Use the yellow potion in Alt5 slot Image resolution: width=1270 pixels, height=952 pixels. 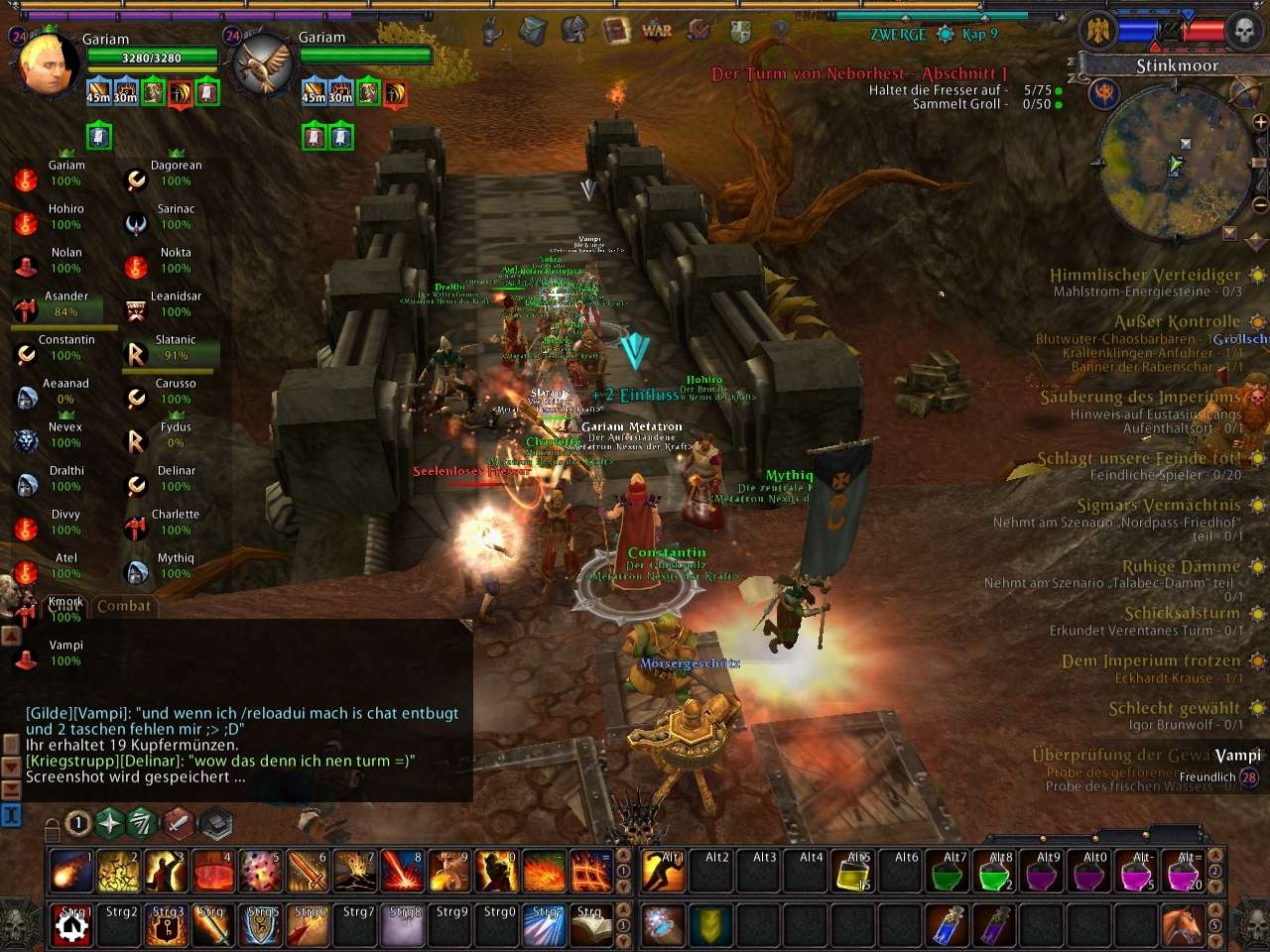[x=855, y=872]
